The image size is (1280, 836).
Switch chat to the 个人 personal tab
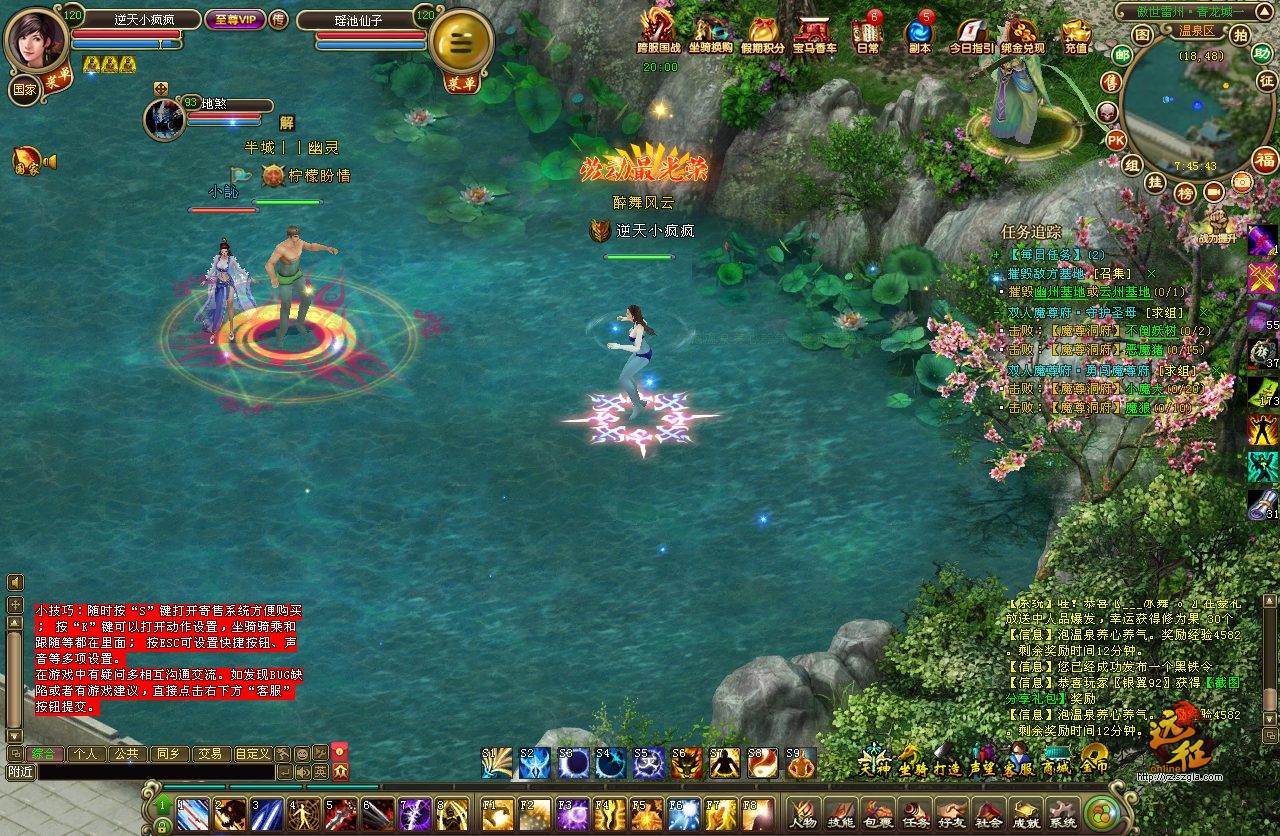(x=86, y=754)
